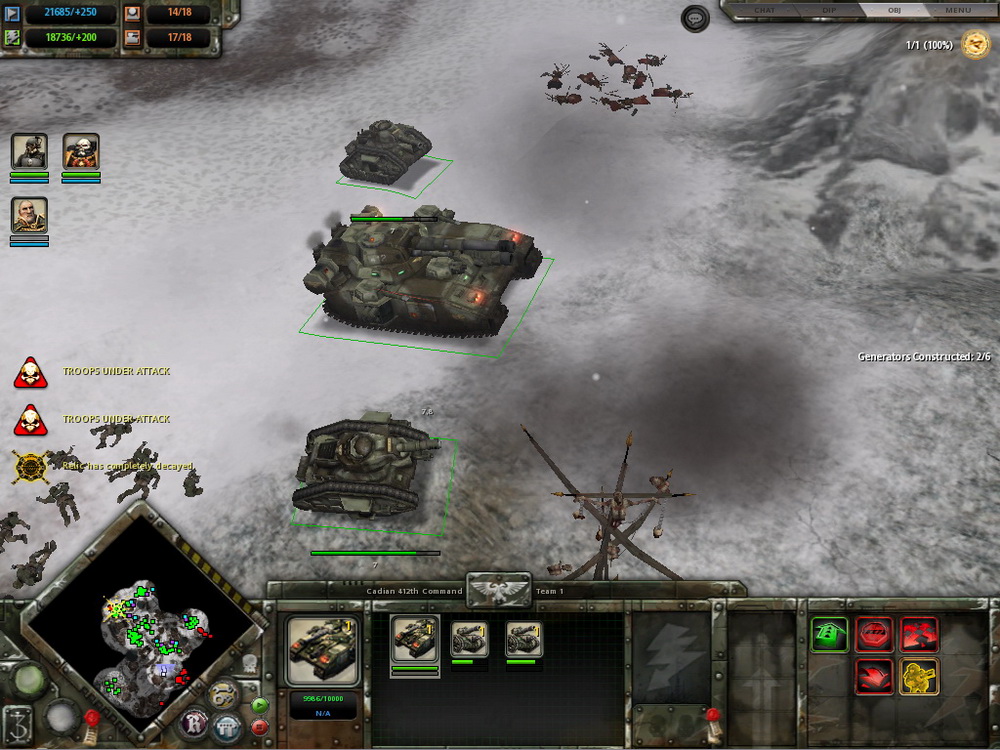Open the game MENU
Viewport: 1000px width, 750px height.
pyautogui.click(x=958, y=11)
